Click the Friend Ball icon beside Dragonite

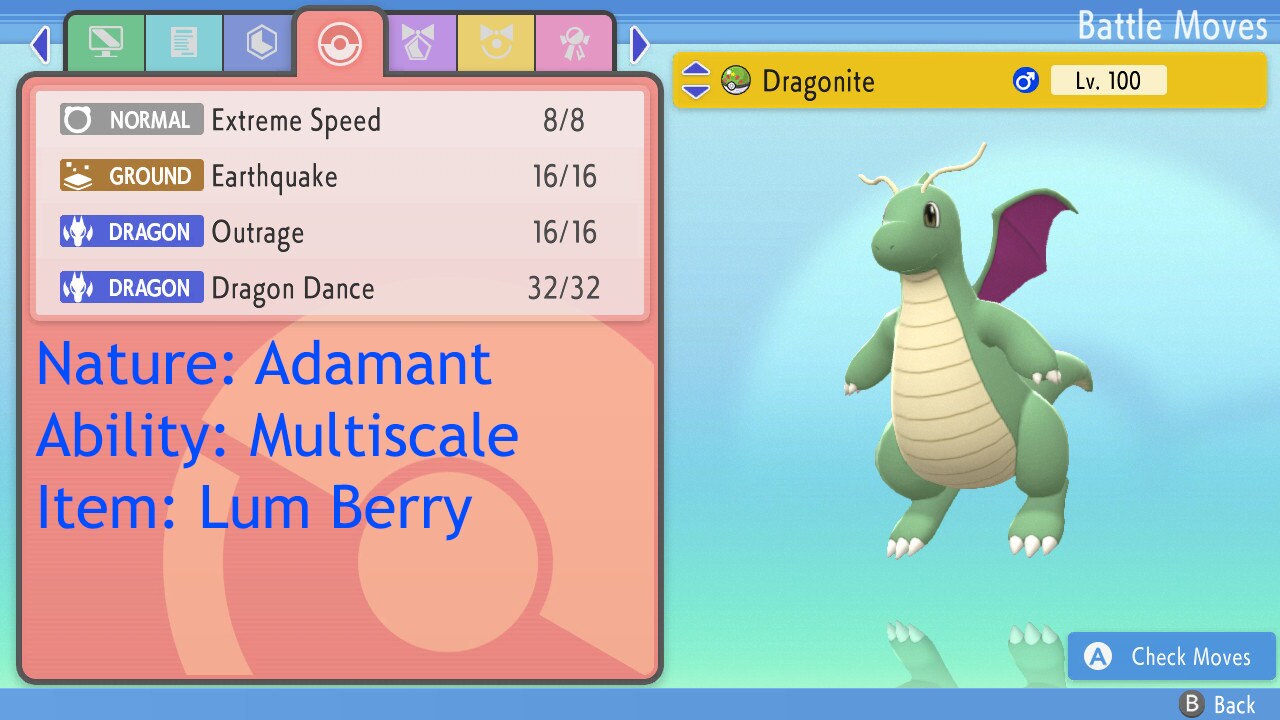(x=737, y=81)
